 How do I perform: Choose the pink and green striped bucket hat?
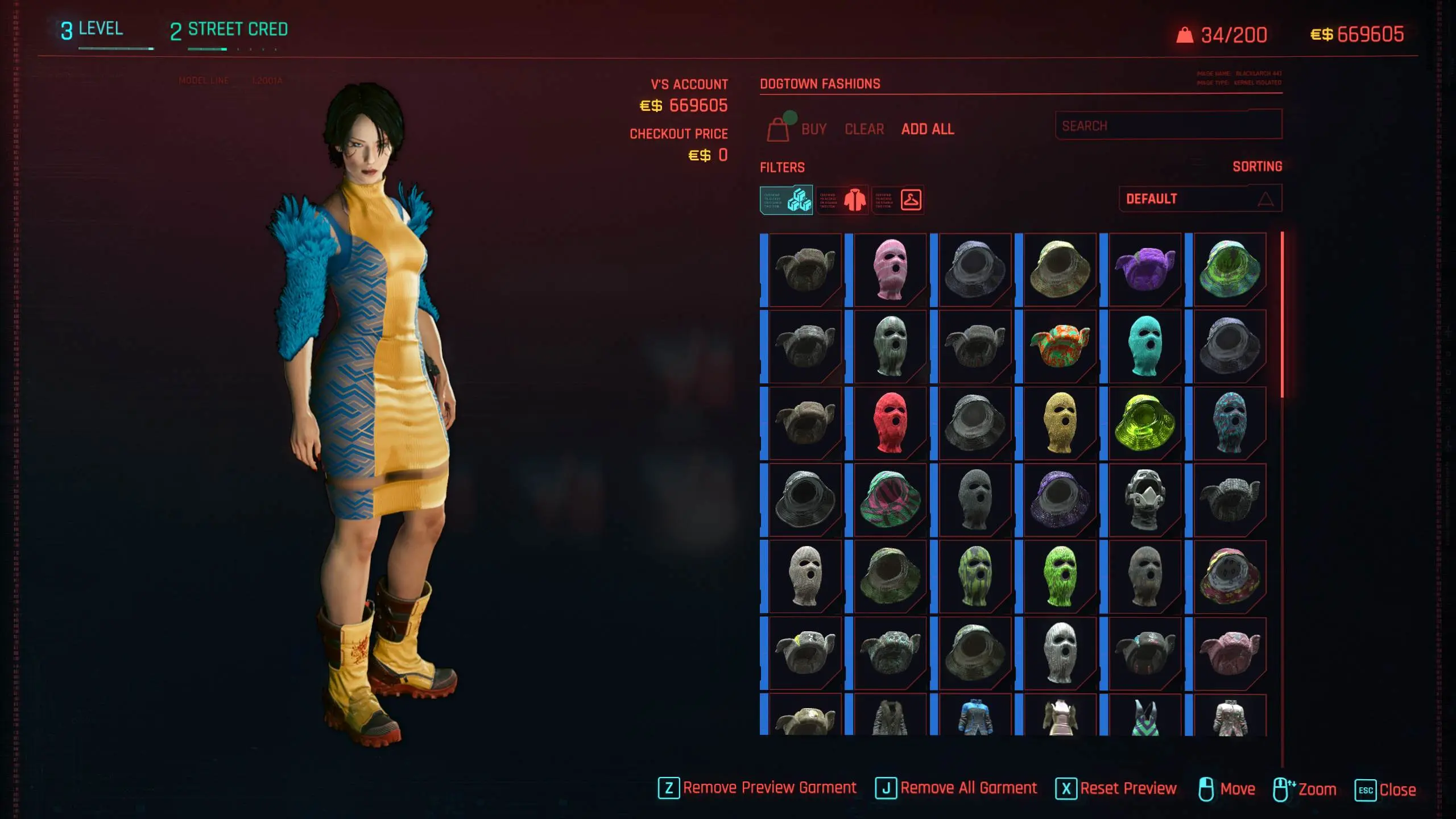pos(890,500)
